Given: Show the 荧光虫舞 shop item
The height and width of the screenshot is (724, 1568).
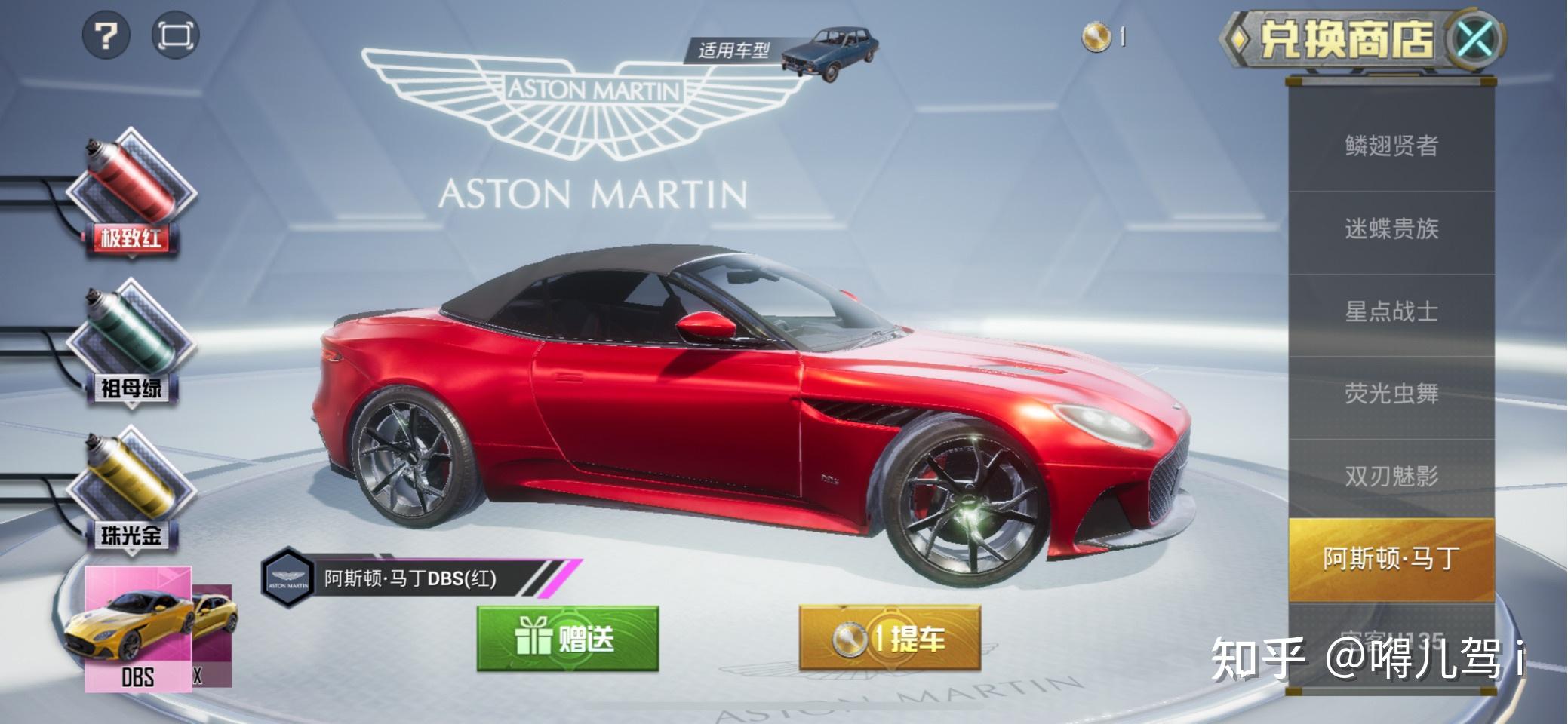Looking at the screenshot, I should 1391,394.
